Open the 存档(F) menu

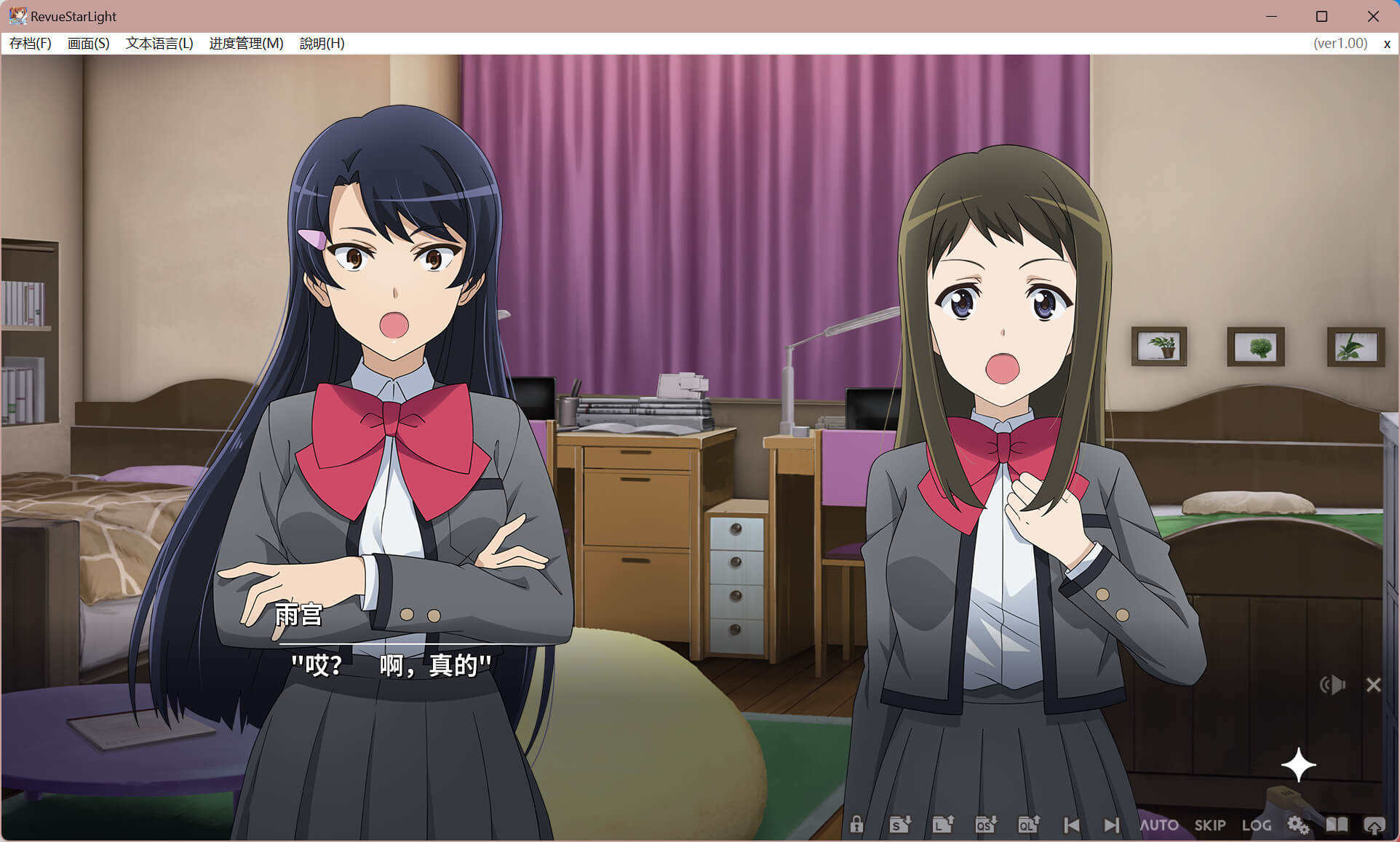[30, 44]
